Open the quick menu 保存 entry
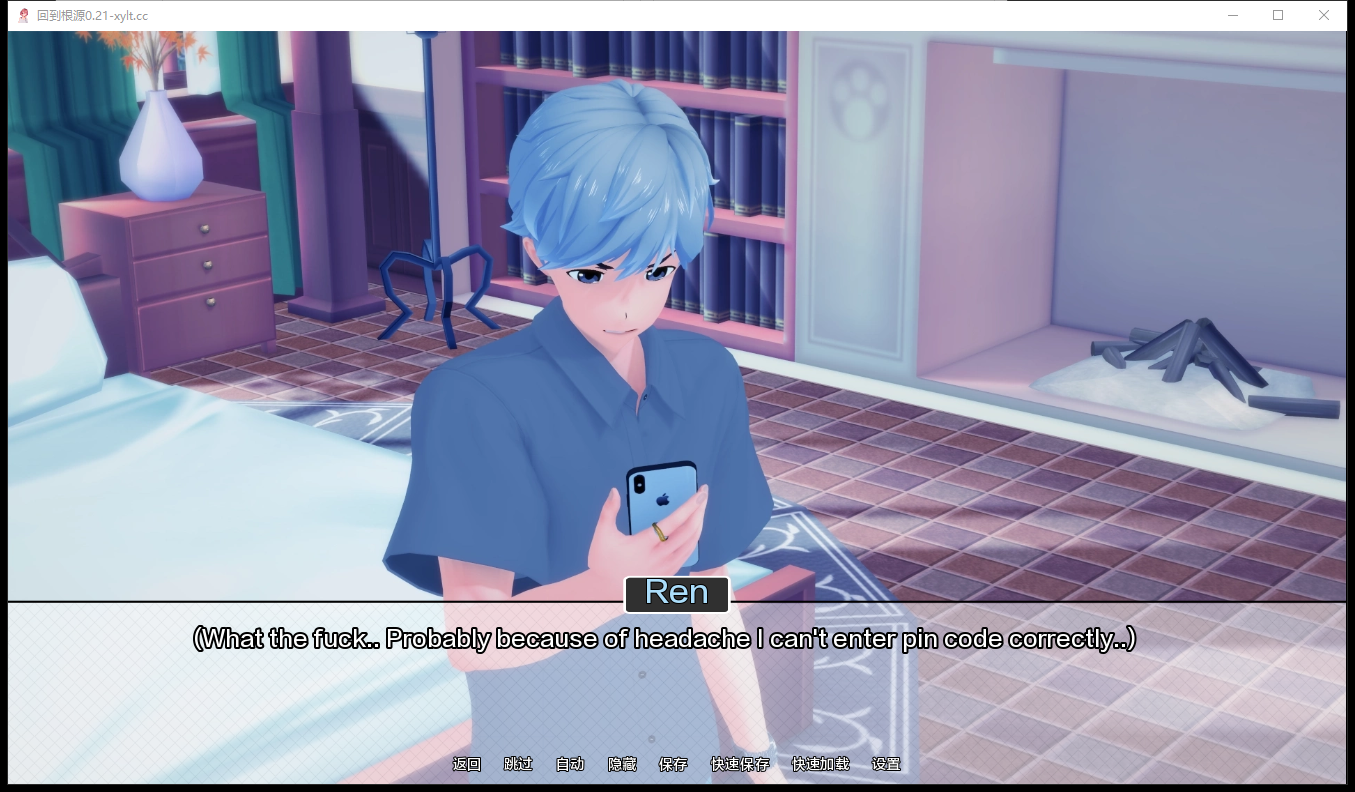1355x792 pixels. pyautogui.click(x=674, y=763)
